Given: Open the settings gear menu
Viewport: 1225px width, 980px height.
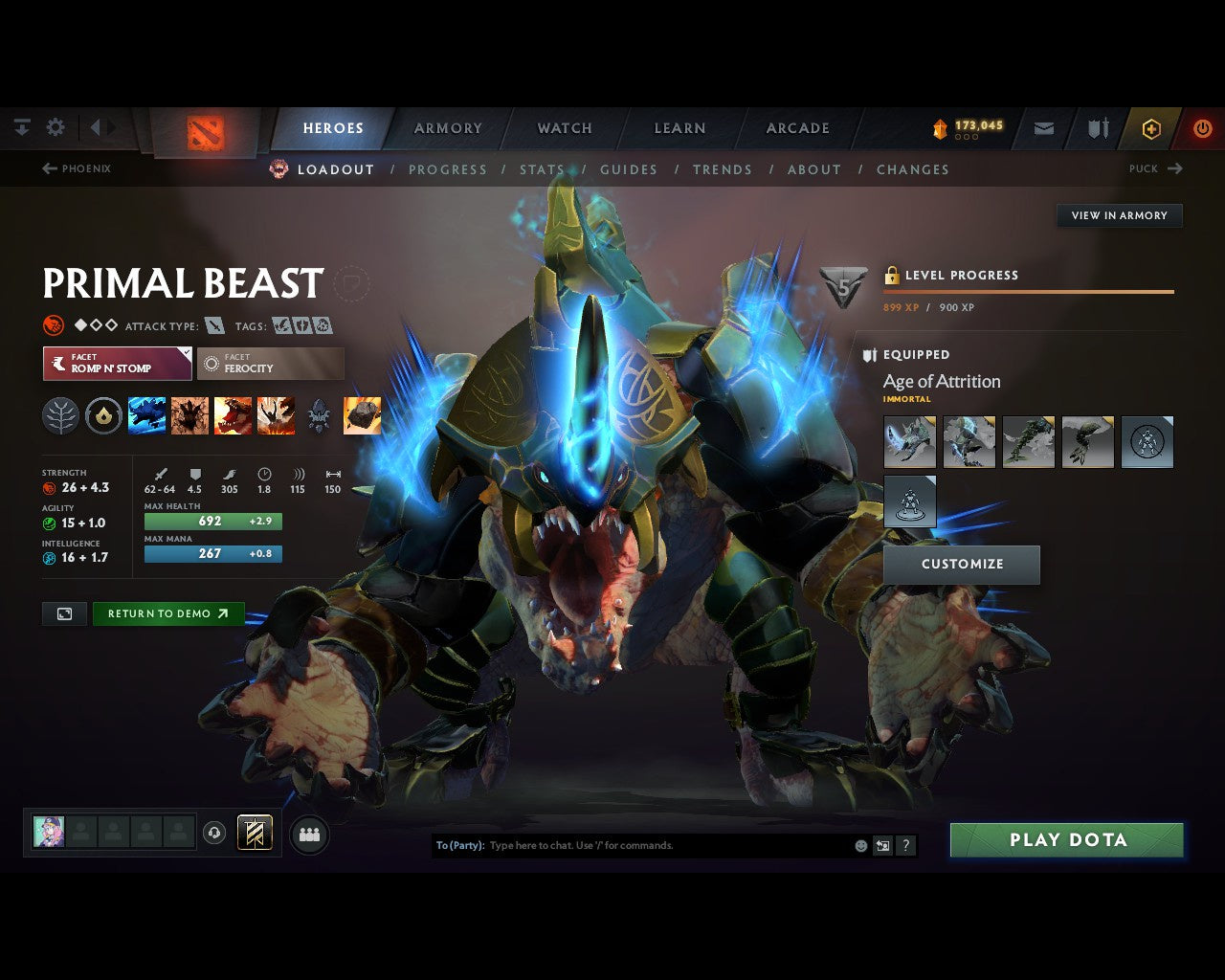Looking at the screenshot, I should pyautogui.click(x=56, y=127).
